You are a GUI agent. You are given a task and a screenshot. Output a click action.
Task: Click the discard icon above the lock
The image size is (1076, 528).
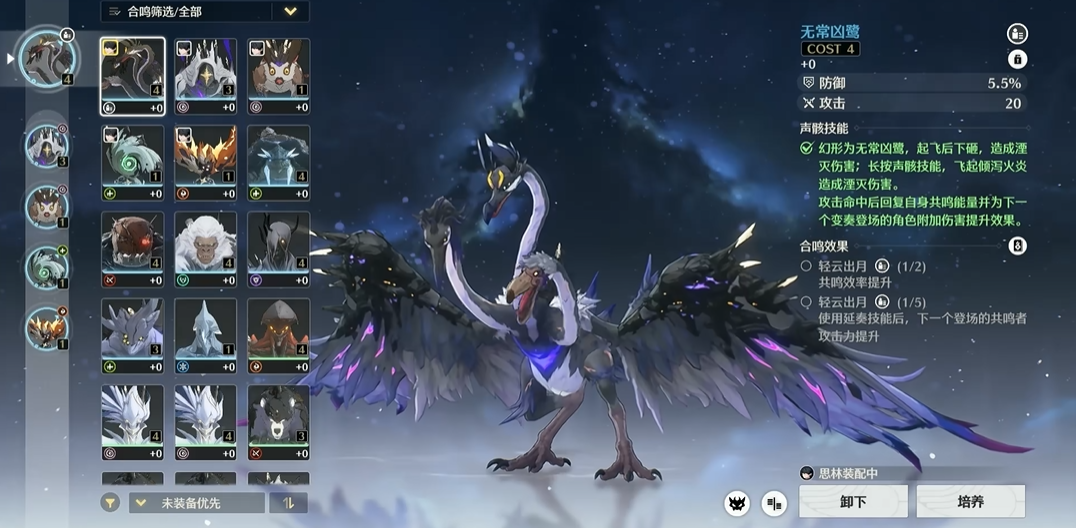click(x=1017, y=33)
